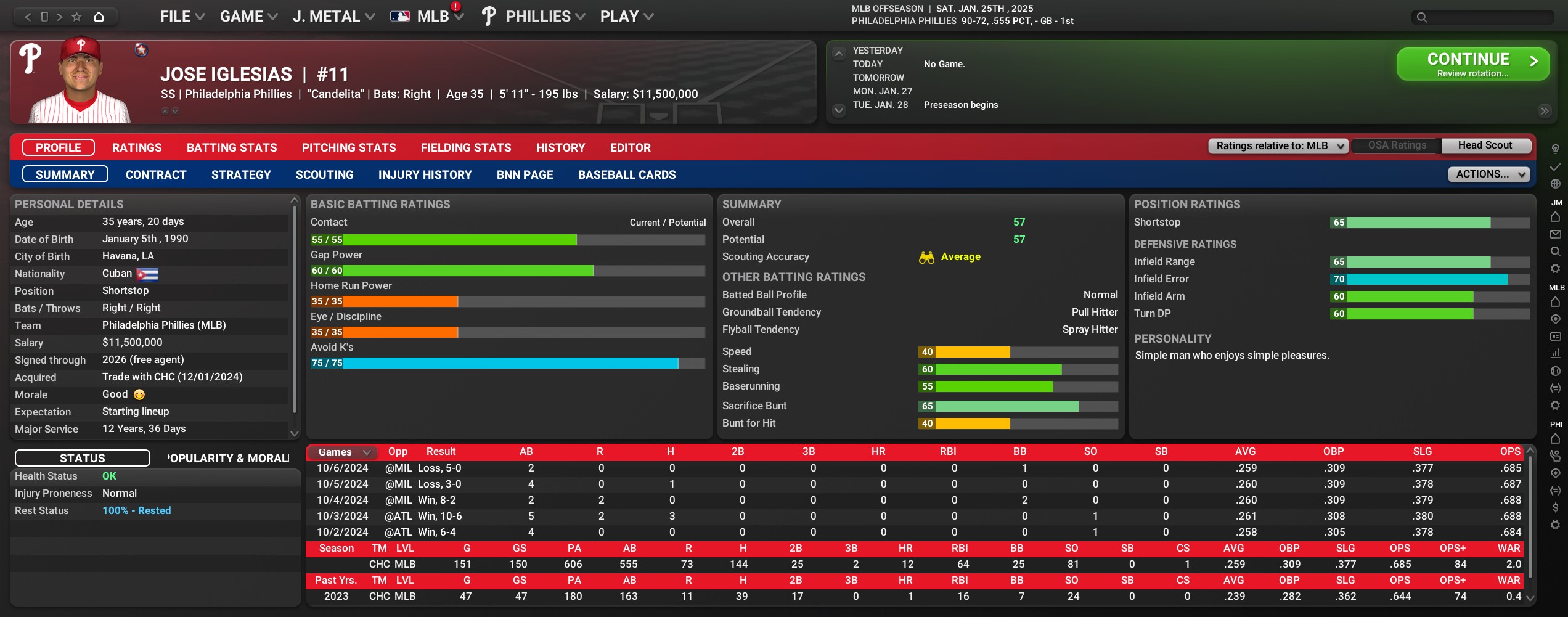Open the FILE menu
The image size is (1568, 617).
point(182,17)
